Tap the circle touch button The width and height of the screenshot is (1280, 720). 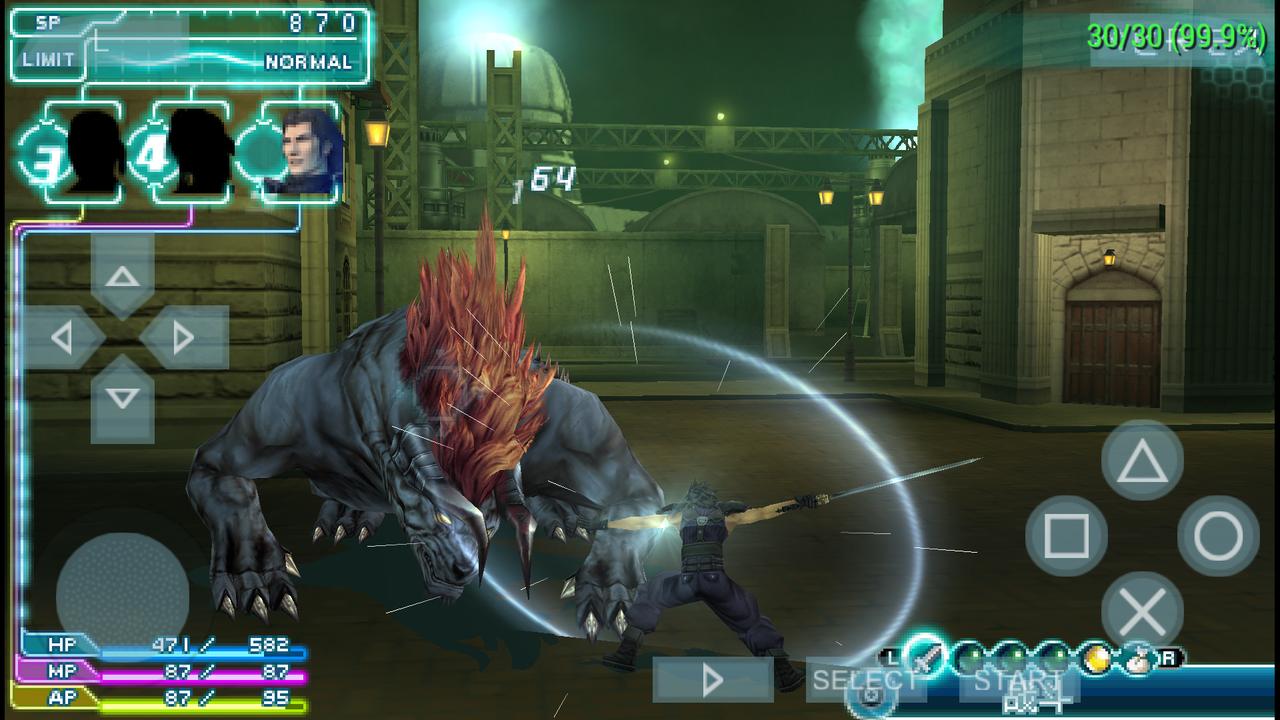tap(1218, 537)
